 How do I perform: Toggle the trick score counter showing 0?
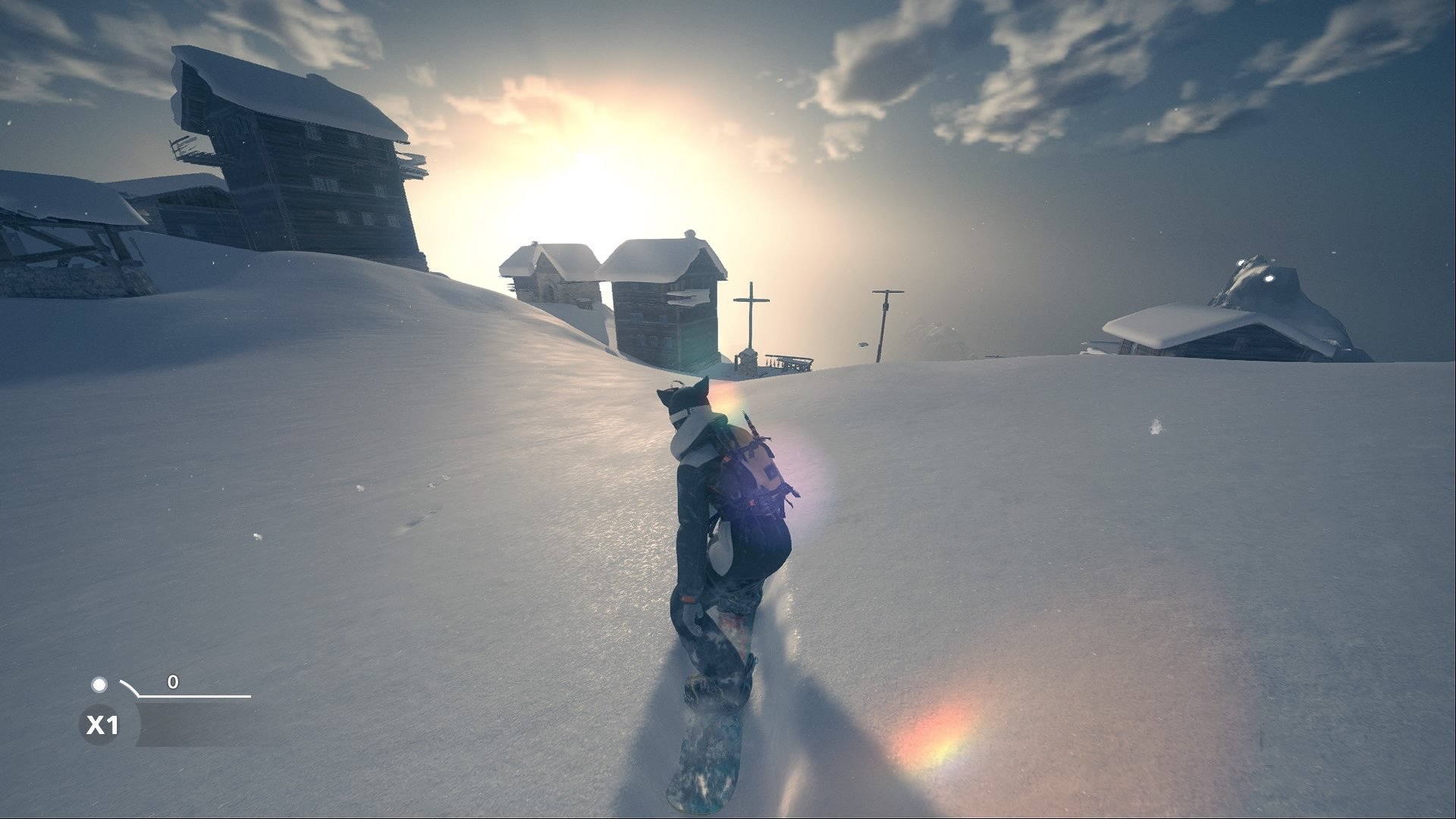172,682
